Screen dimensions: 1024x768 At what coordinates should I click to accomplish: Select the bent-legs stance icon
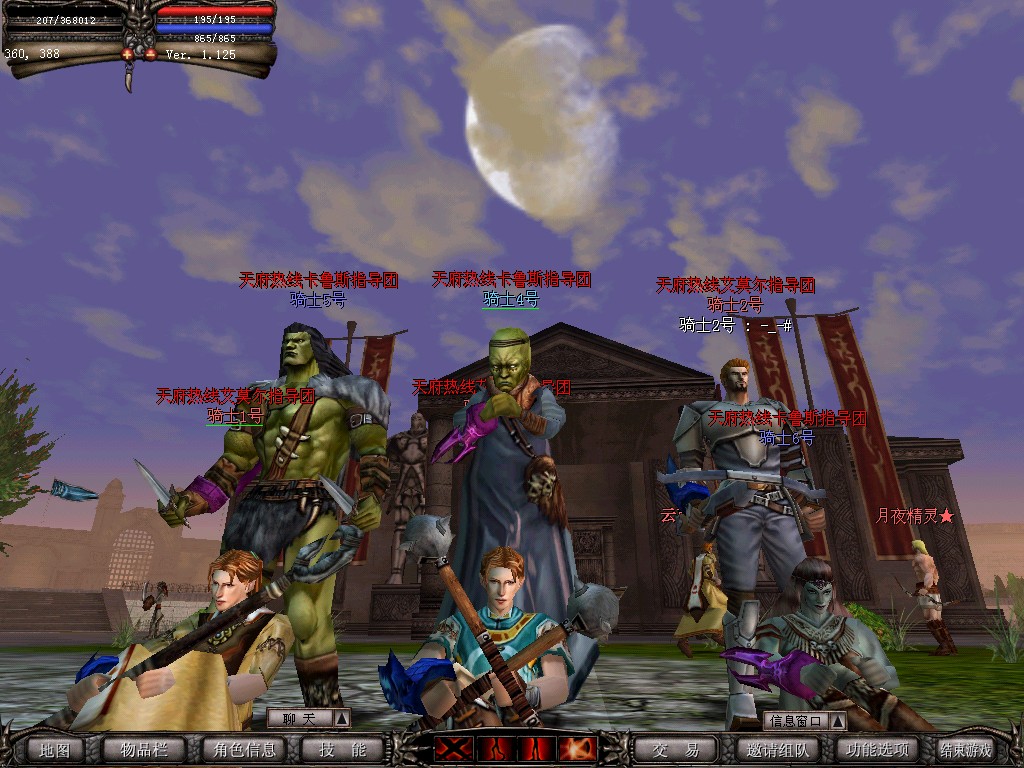(496, 748)
